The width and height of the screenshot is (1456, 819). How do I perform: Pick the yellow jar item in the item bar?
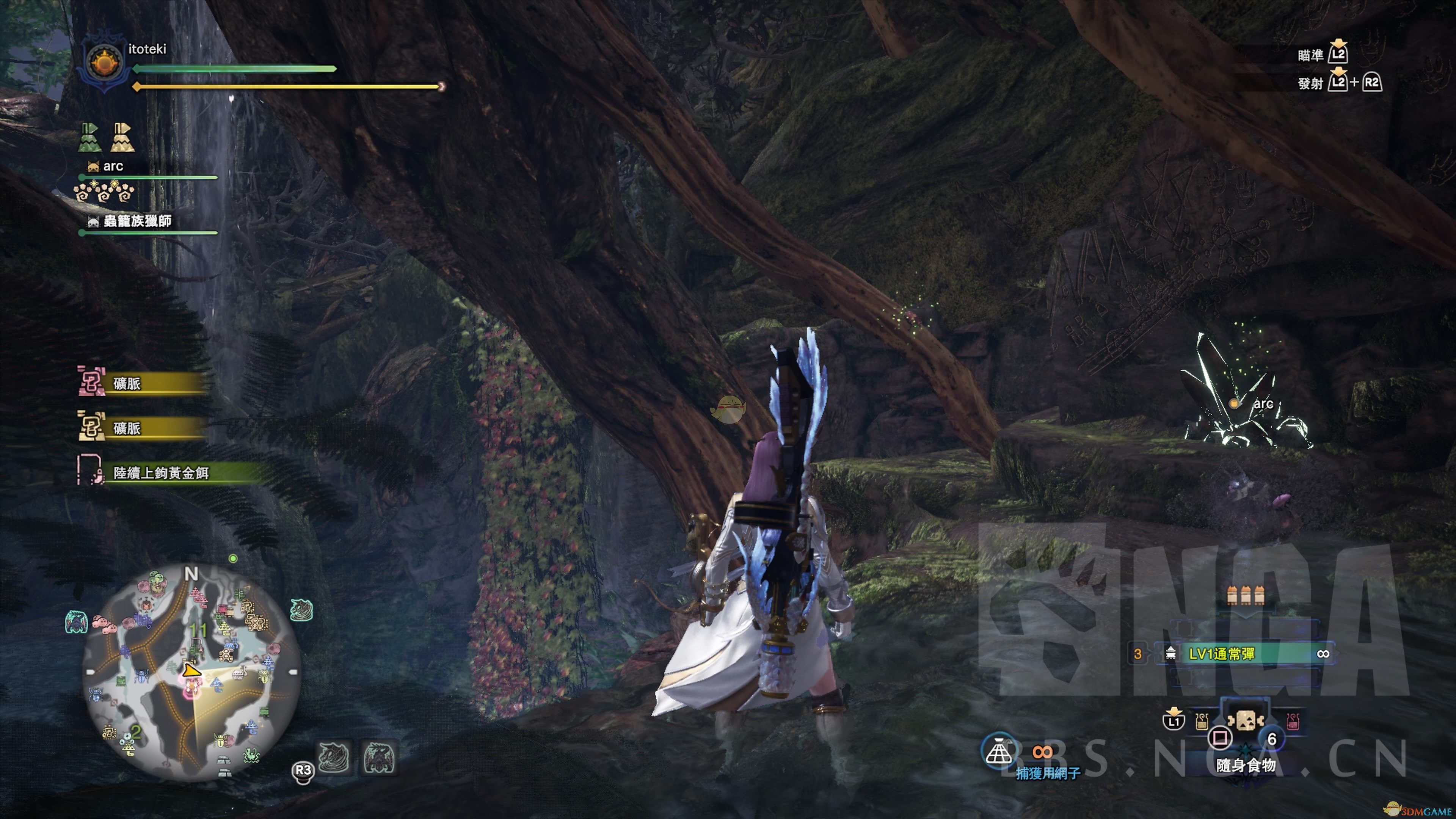[1202, 721]
